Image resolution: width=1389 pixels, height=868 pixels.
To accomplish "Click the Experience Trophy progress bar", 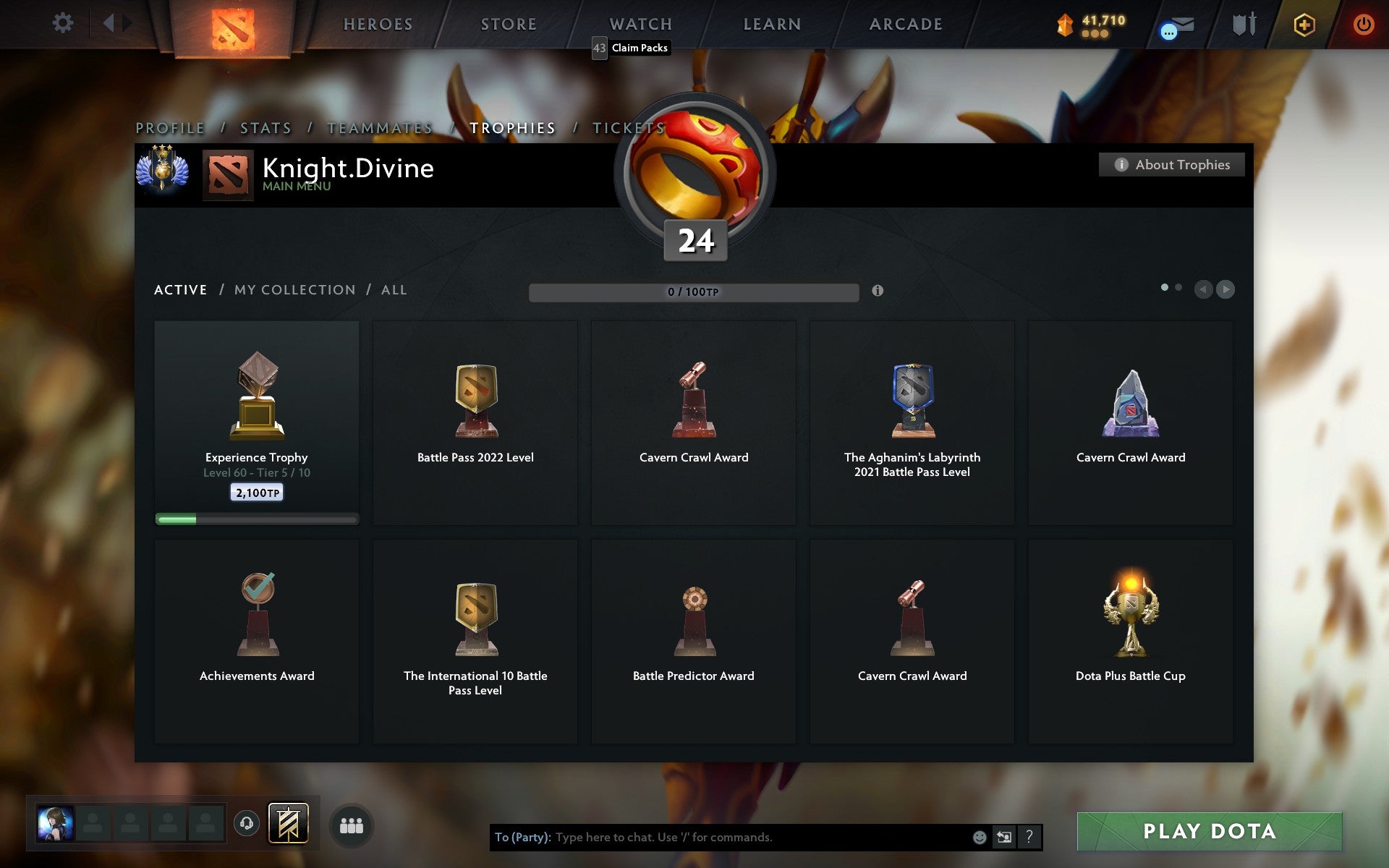I will (256, 519).
